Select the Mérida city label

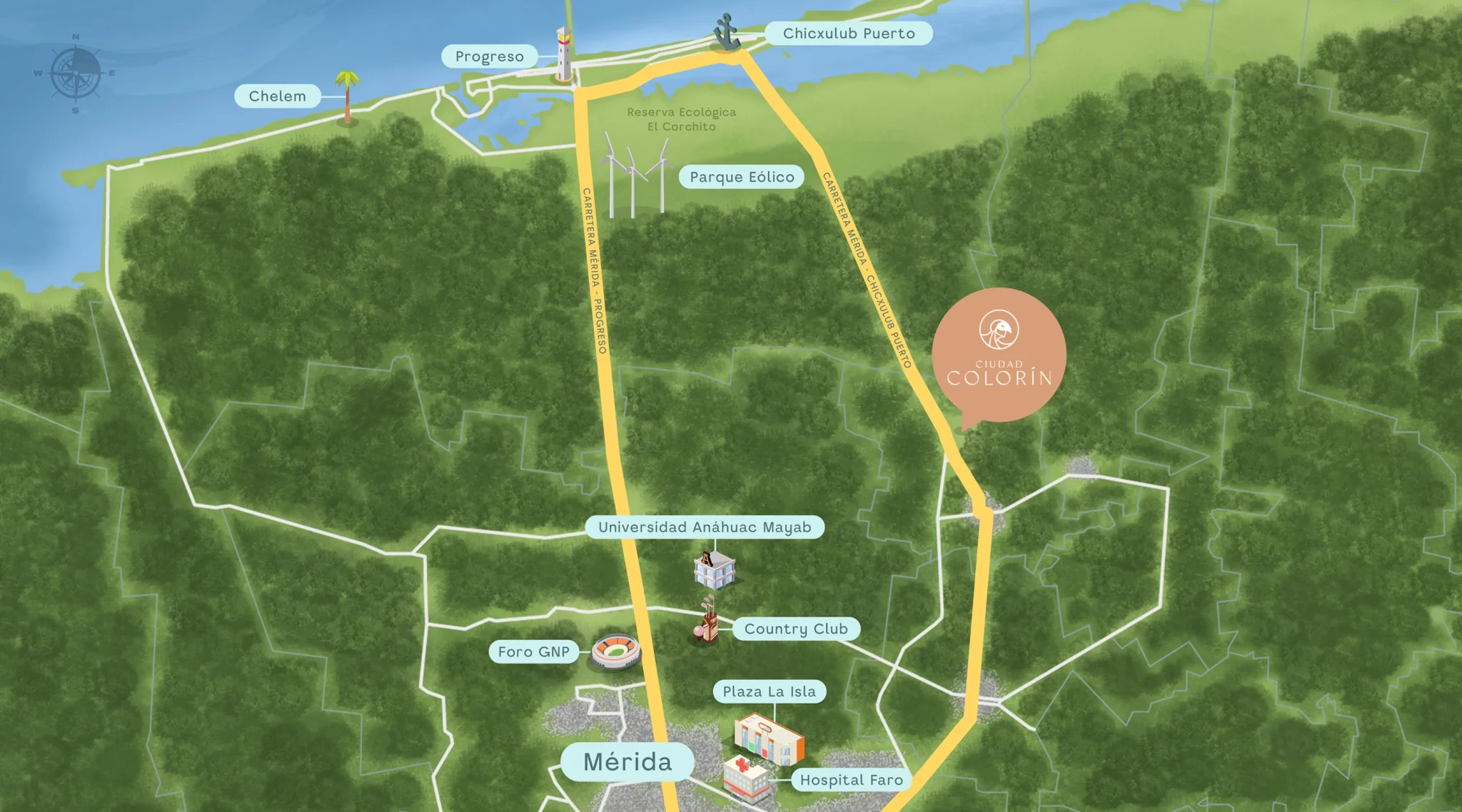[627, 761]
